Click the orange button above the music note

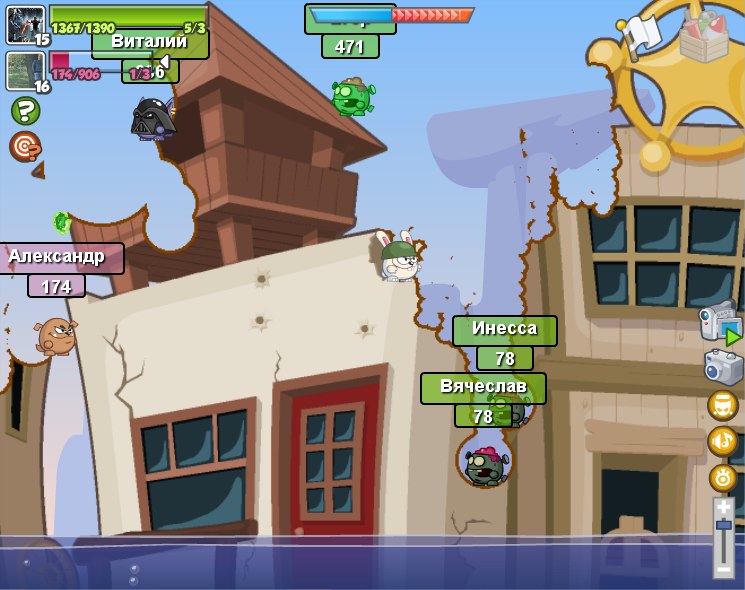[722, 405]
